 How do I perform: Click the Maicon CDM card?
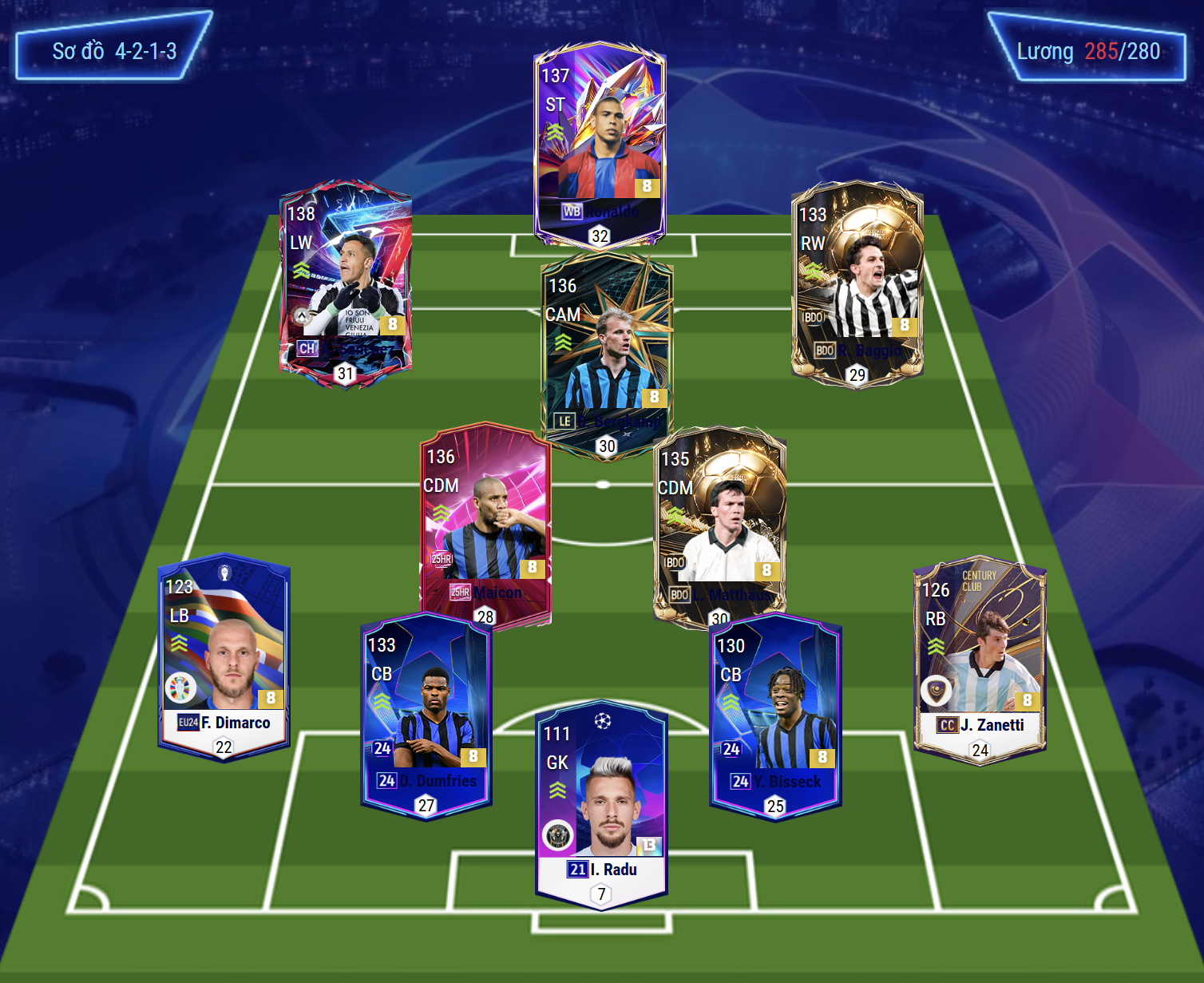pos(485,523)
